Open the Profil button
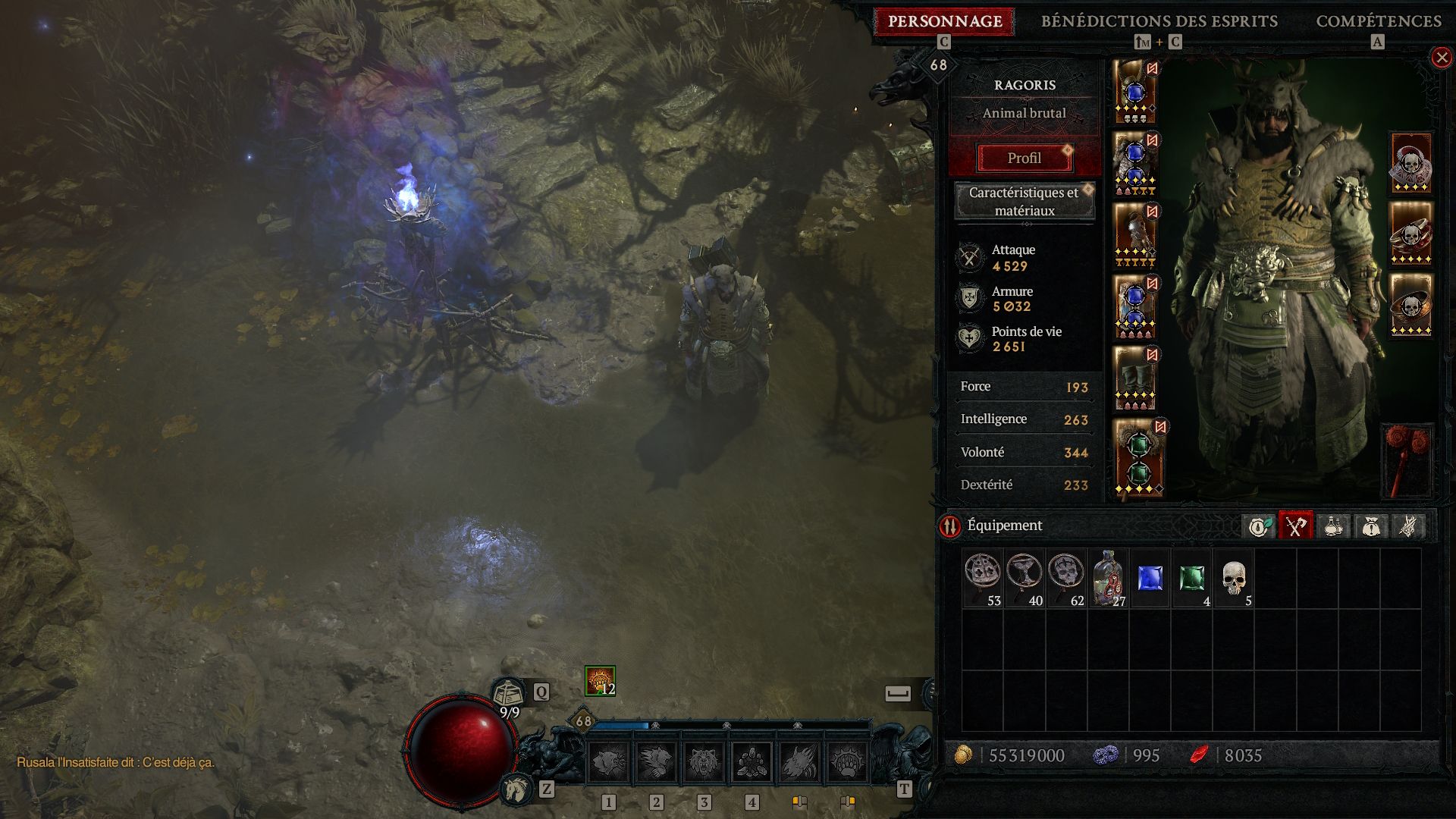Image resolution: width=1456 pixels, height=819 pixels. pos(1024,158)
